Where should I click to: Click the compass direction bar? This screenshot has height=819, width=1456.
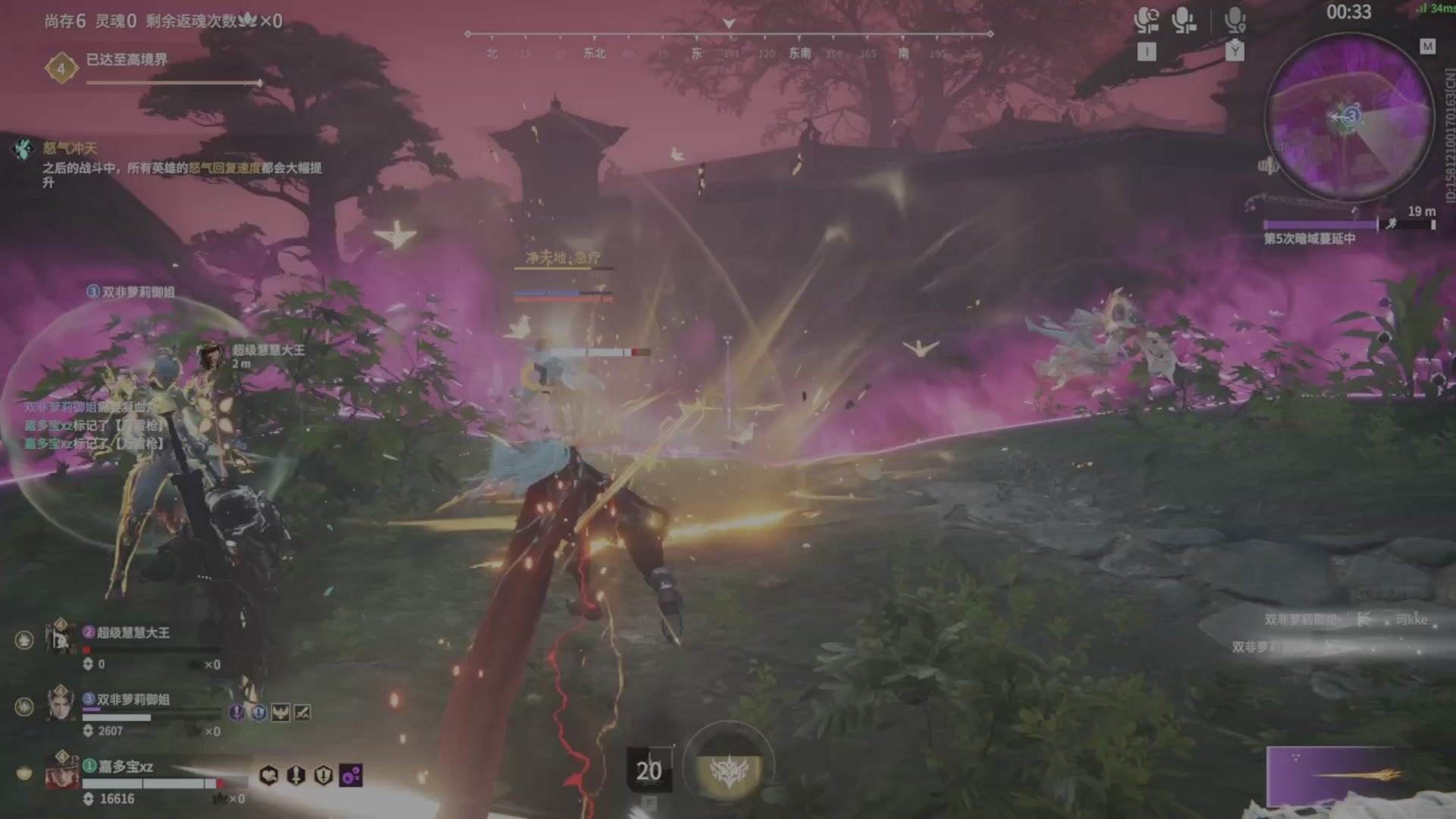pyautogui.click(x=728, y=35)
